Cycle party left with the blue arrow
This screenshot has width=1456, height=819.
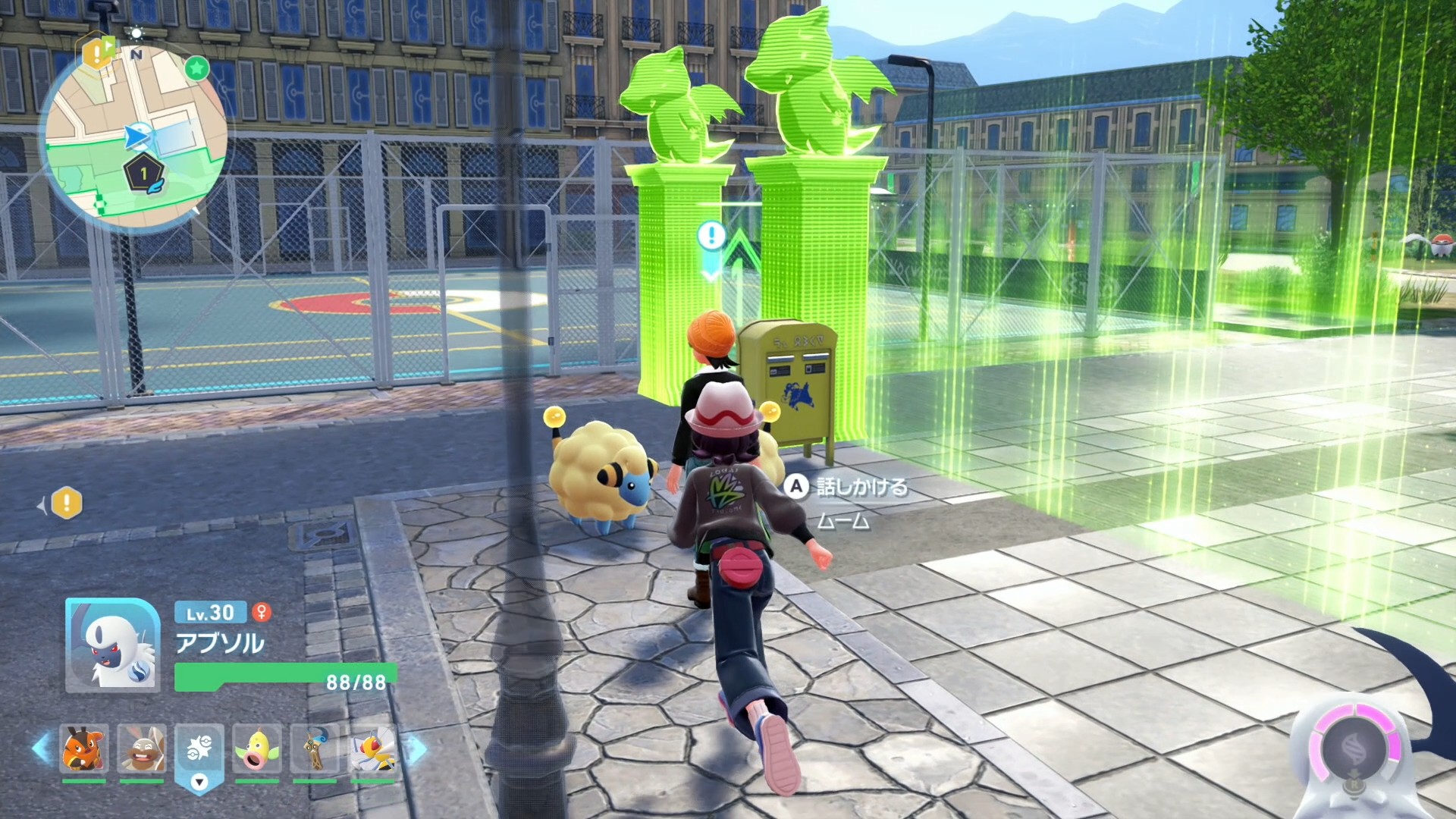[42, 748]
